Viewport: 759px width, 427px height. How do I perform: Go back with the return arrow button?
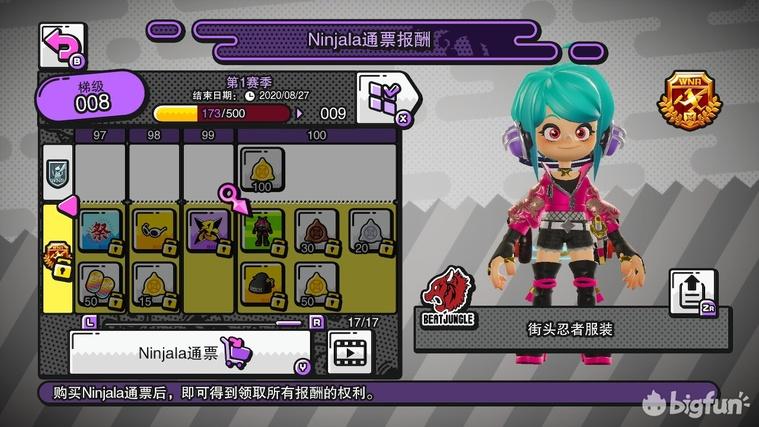[x=60, y=43]
